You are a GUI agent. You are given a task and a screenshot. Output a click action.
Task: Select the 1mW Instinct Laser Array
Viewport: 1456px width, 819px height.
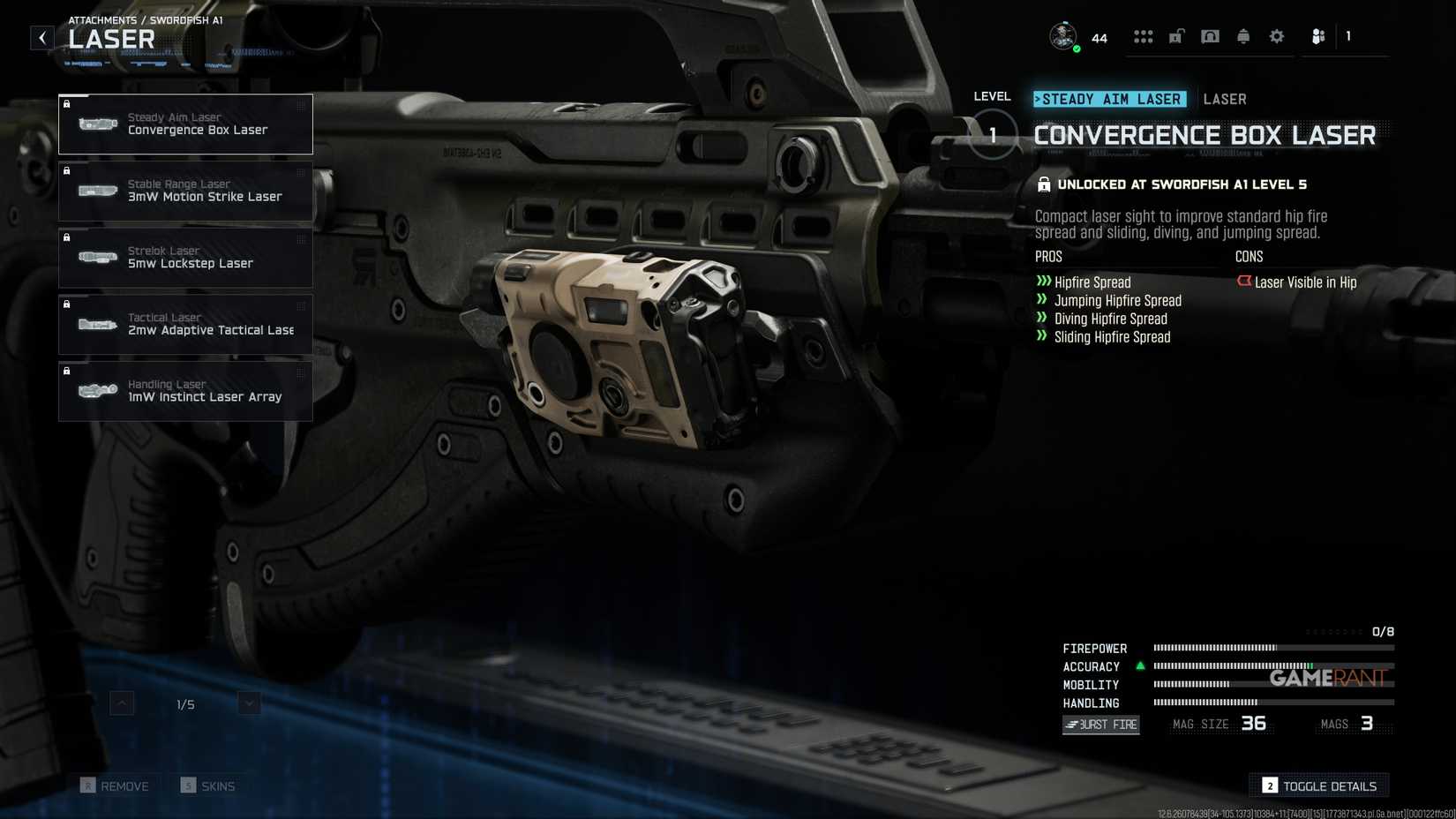coord(185,390)
